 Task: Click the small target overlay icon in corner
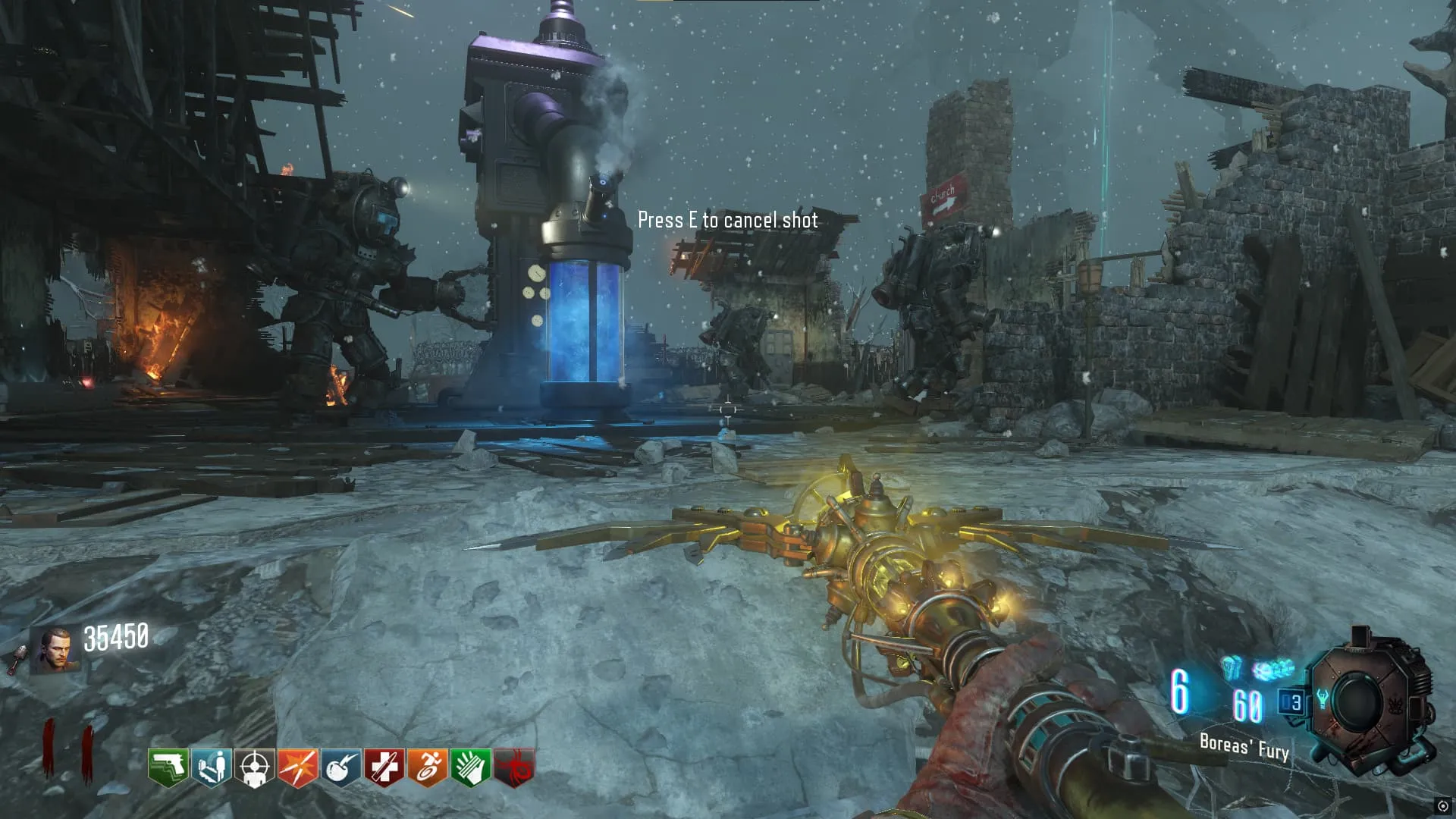tap(1442, 806)
